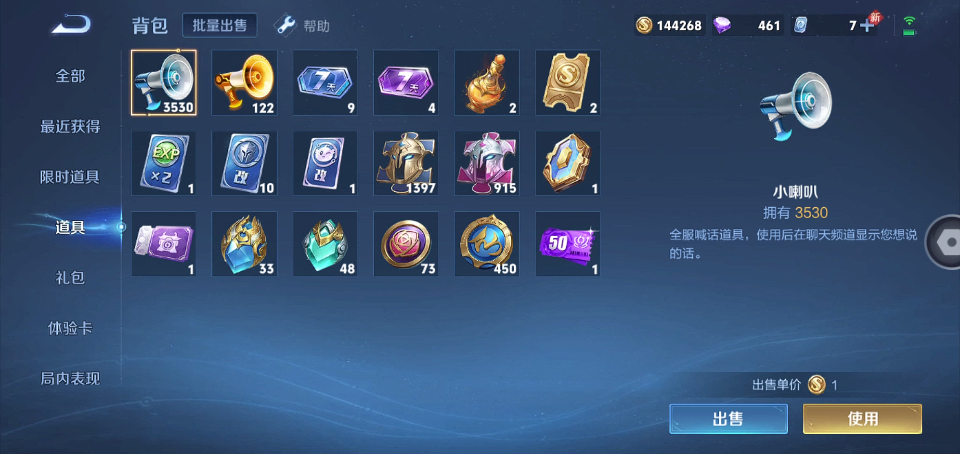Use the selected item with 使用

click(x=862, y=419)
